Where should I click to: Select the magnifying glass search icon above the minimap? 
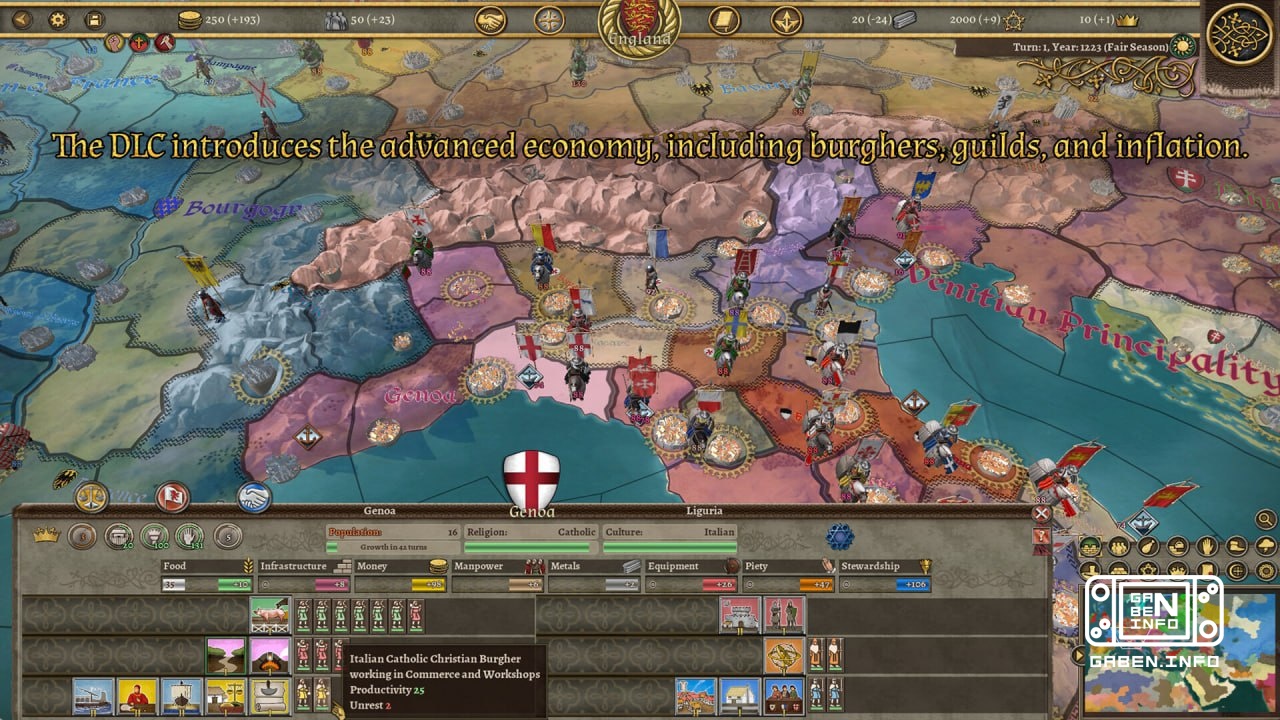(1265, 519)
